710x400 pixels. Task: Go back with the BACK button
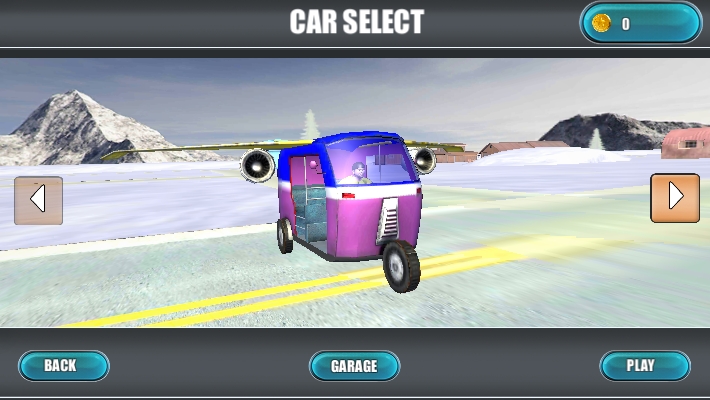[63, 365]
